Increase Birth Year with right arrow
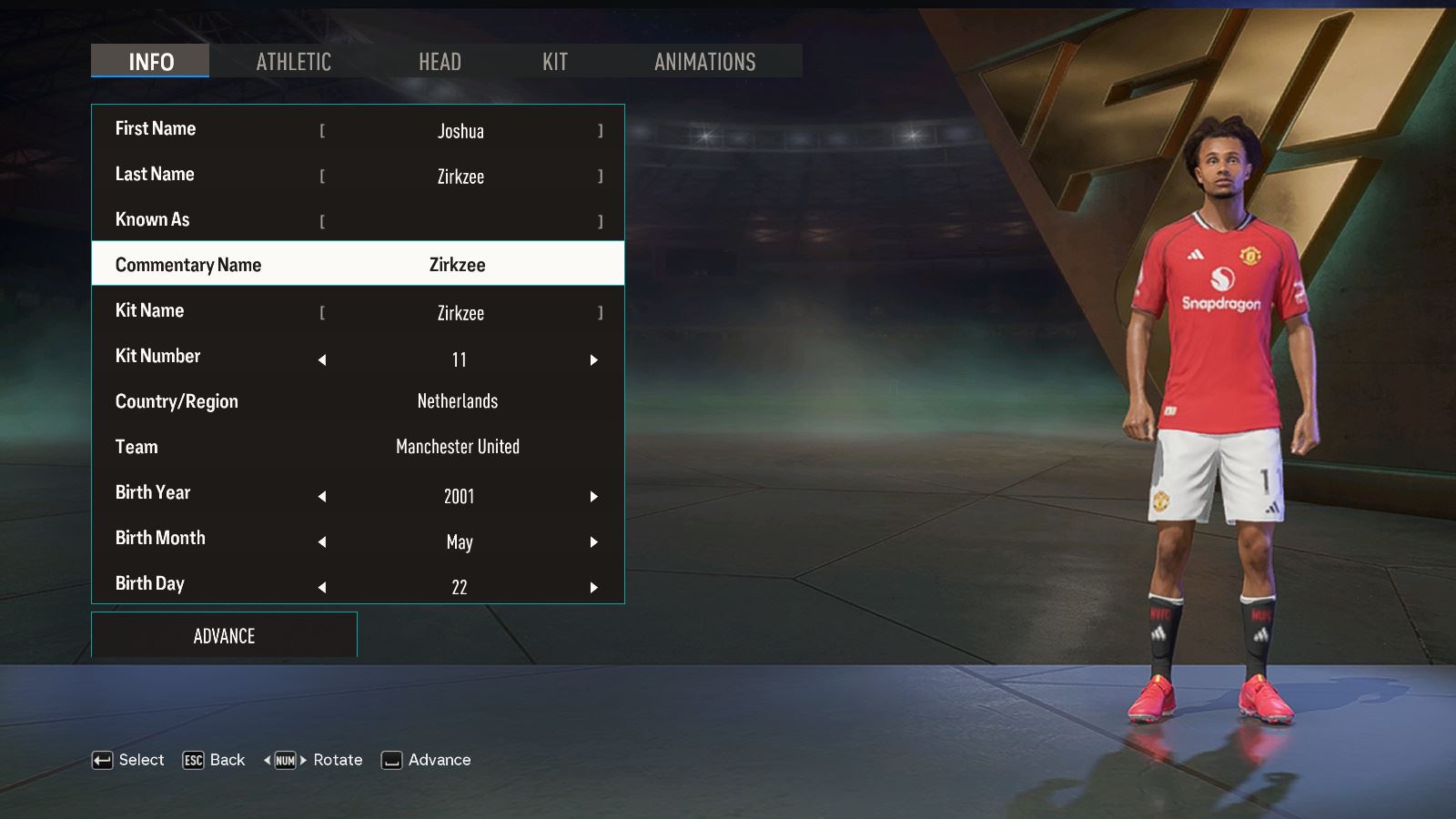Screen dimensions: 1456x819 point(593,497)
